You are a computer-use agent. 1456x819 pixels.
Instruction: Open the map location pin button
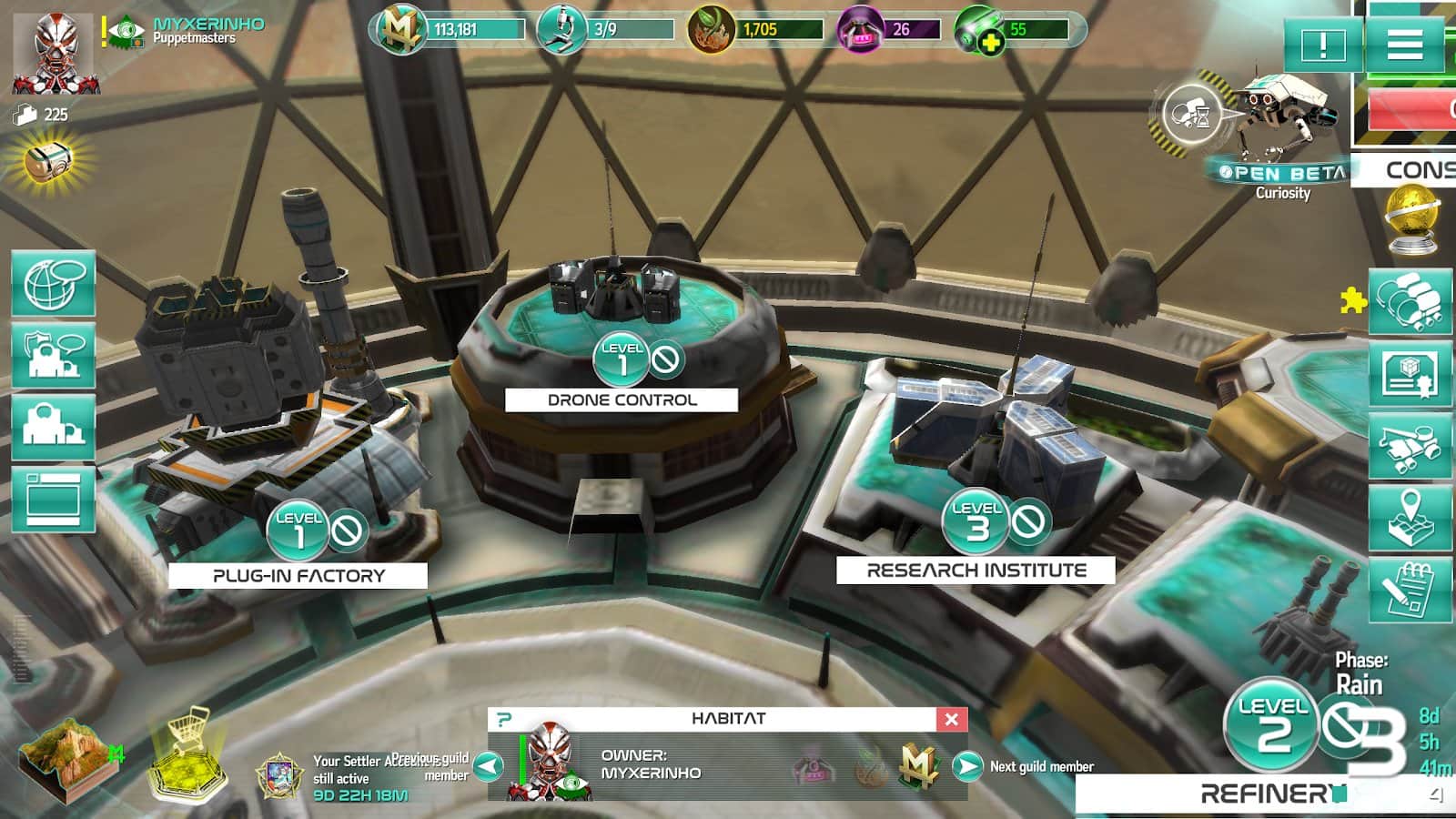pos(1410,517)
